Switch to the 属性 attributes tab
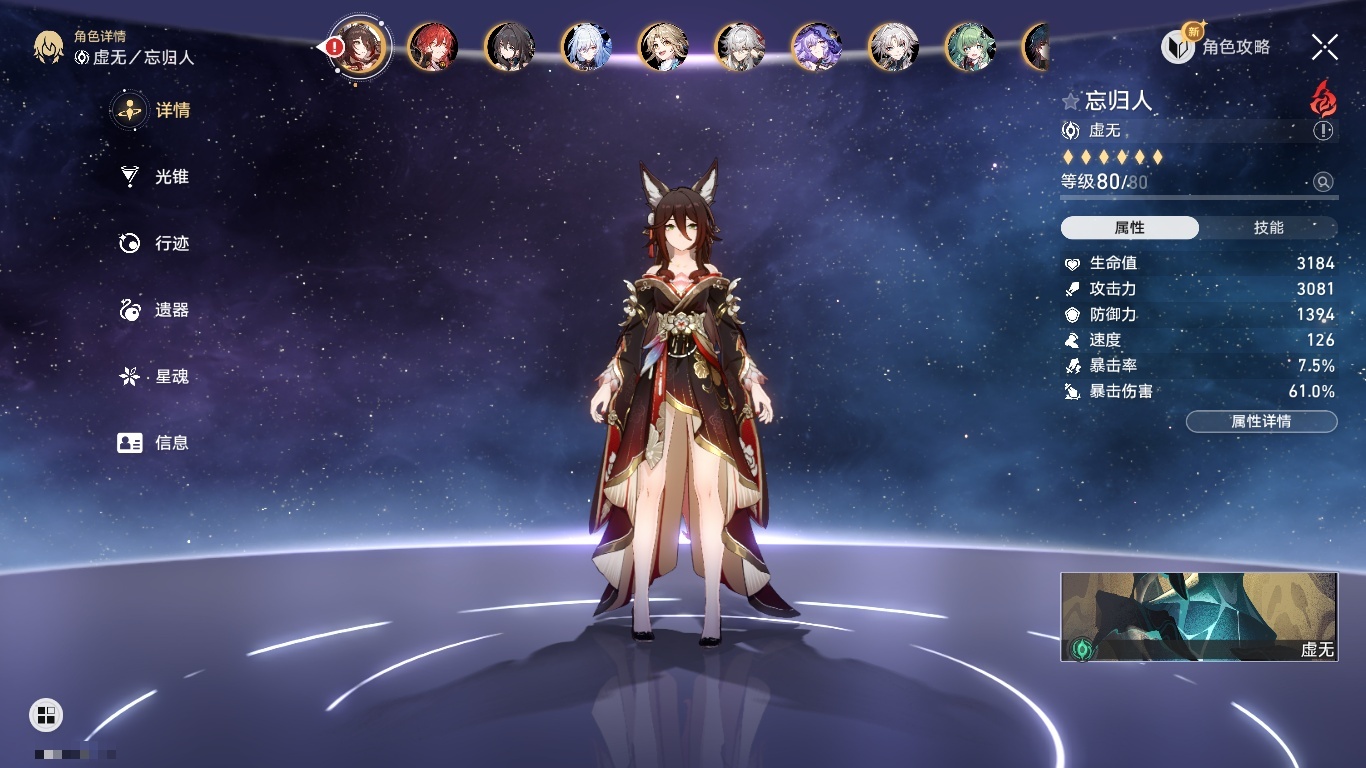Image resolution: width=1366 pixels, height=768 pixels. pyautogui.click(x=1130, y=228)
